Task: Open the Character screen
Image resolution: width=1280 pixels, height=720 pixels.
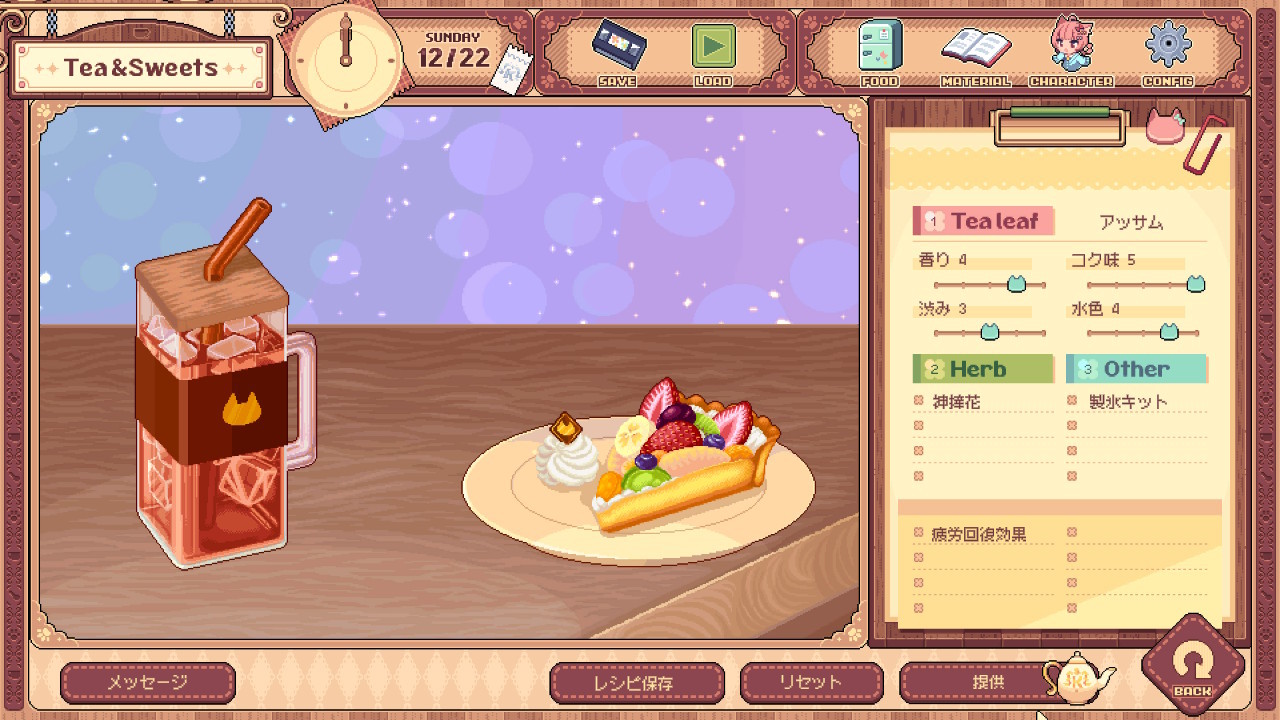Action: (1071, 50)
